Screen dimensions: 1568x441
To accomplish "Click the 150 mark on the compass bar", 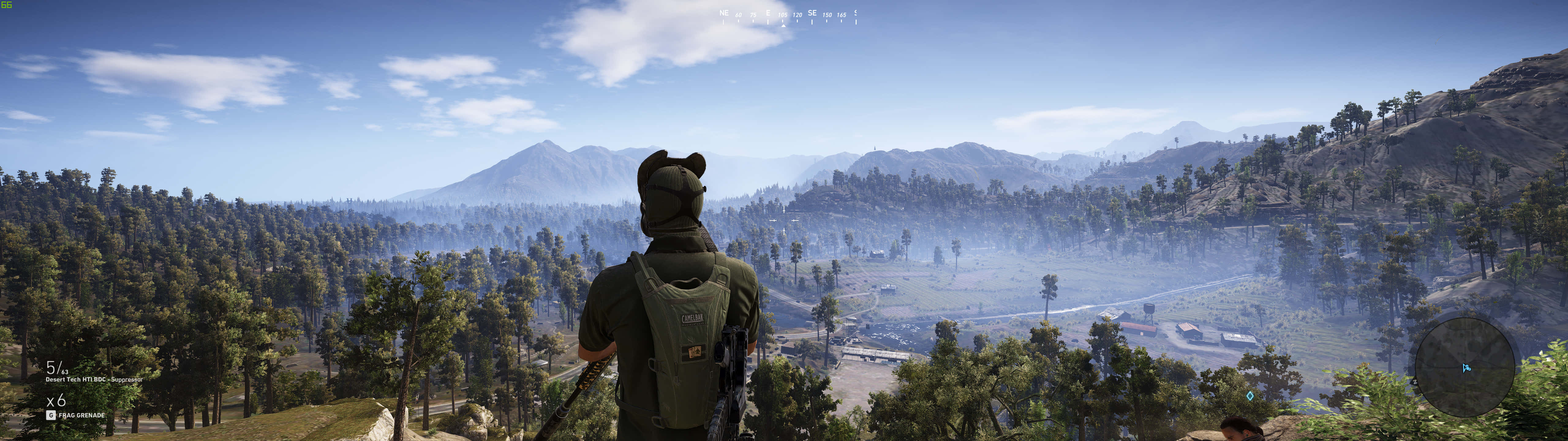I will tap(828, 14).
